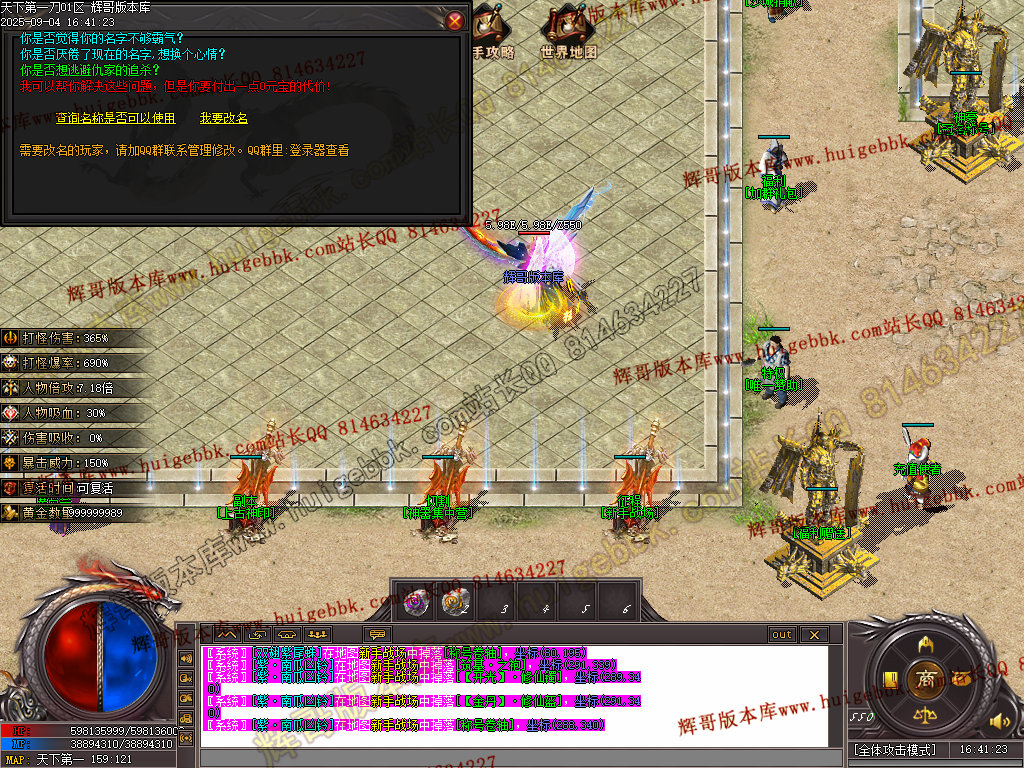Close the name-change dialog window

point(455,20)
